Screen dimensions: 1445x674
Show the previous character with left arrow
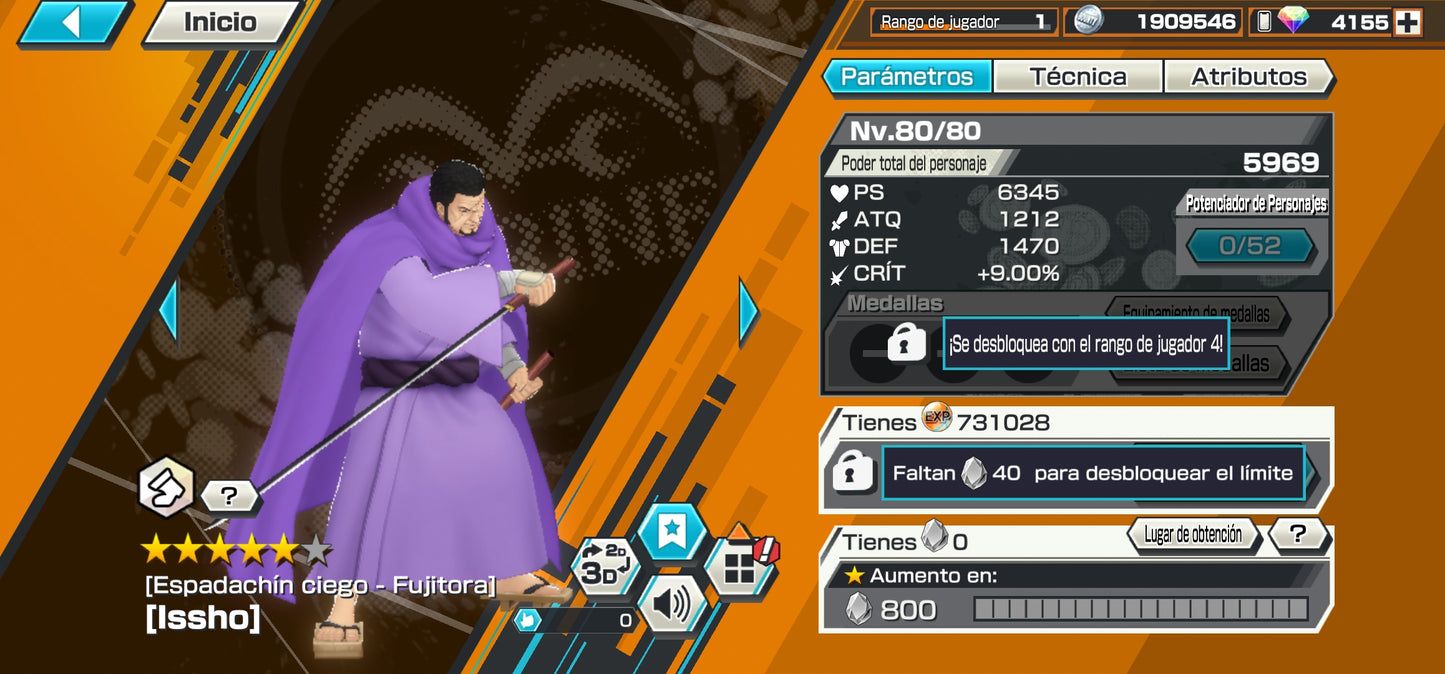point(168,311)
